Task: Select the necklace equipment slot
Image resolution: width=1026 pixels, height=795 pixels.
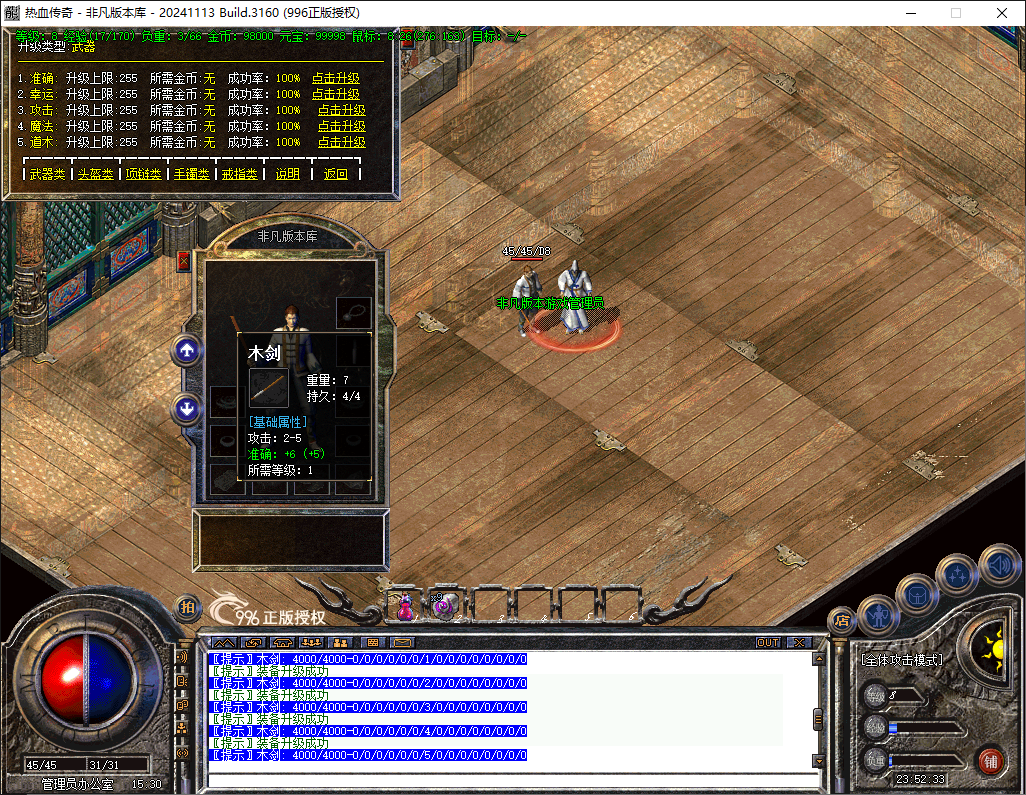Action: (353, 312)
